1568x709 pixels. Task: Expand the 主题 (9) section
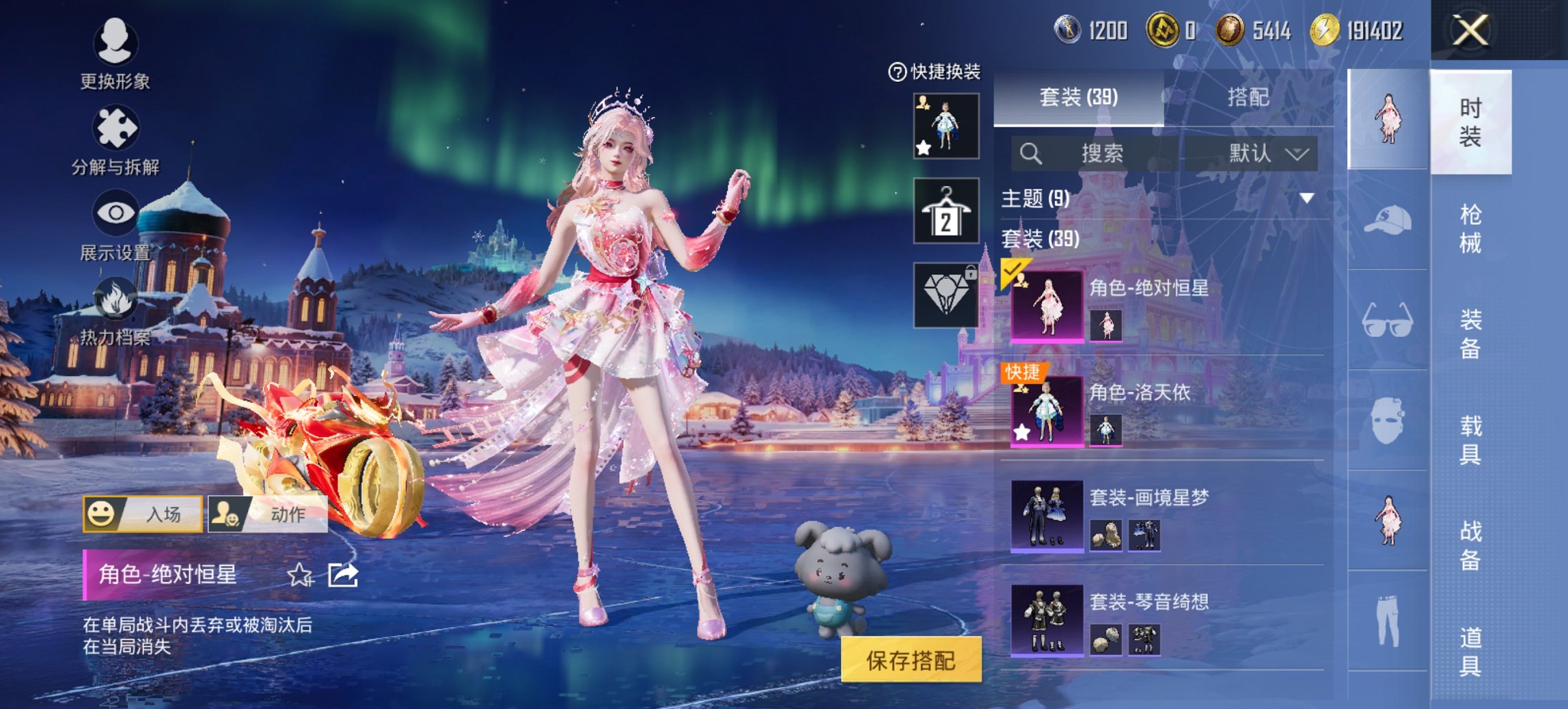click(1306, 198)
